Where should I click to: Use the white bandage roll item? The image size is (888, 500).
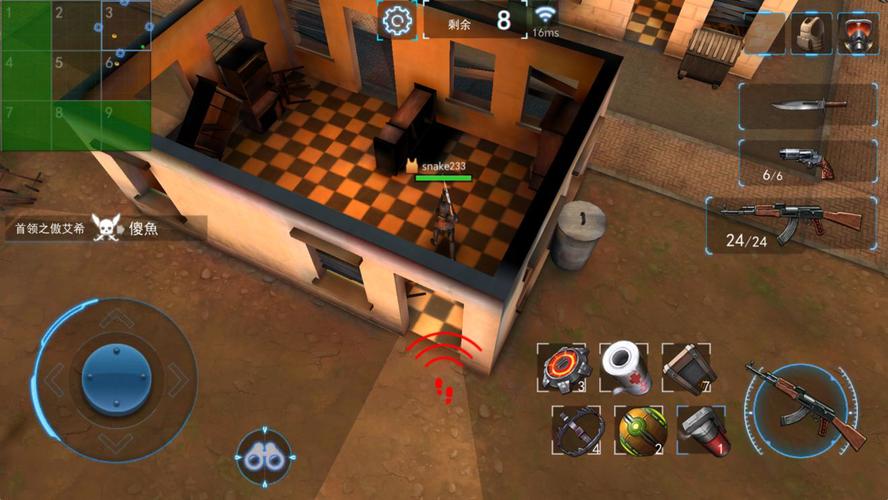tap(625, 367)
